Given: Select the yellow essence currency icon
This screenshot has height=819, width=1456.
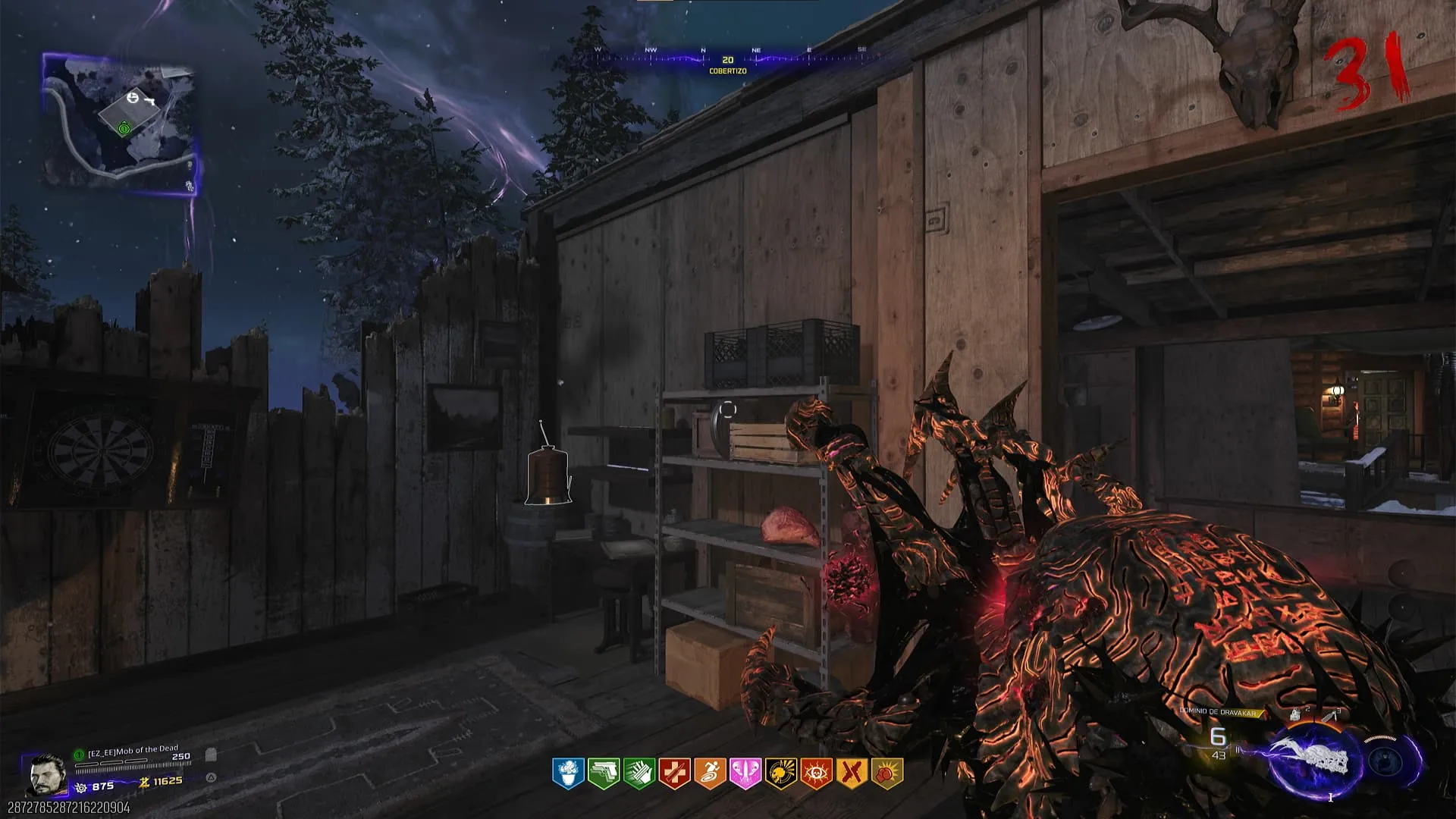Looking at the screenshot, I should (x=144, y=782).
